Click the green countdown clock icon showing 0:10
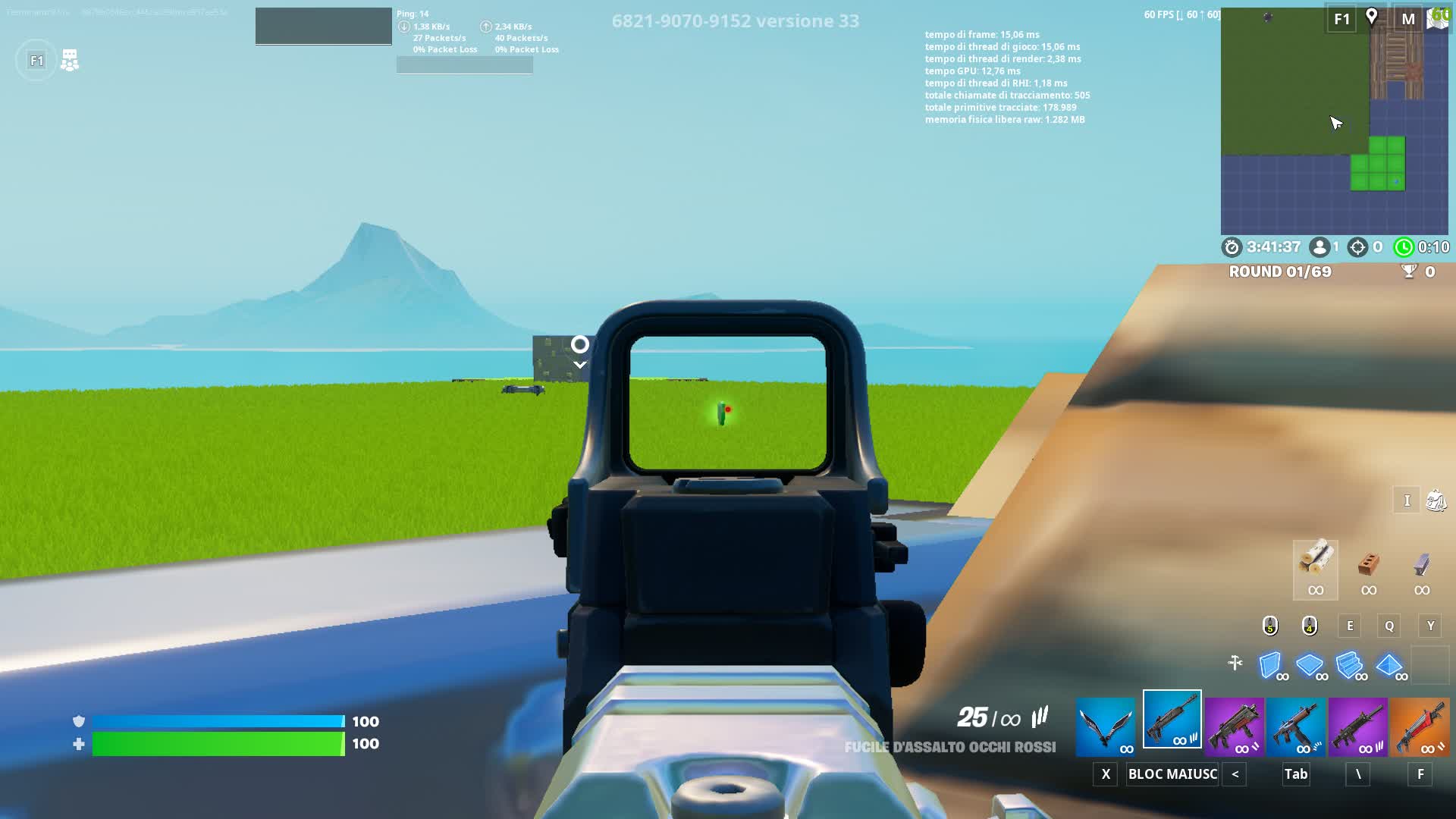Screen dimensions: 1456x819 (1404, 246)
